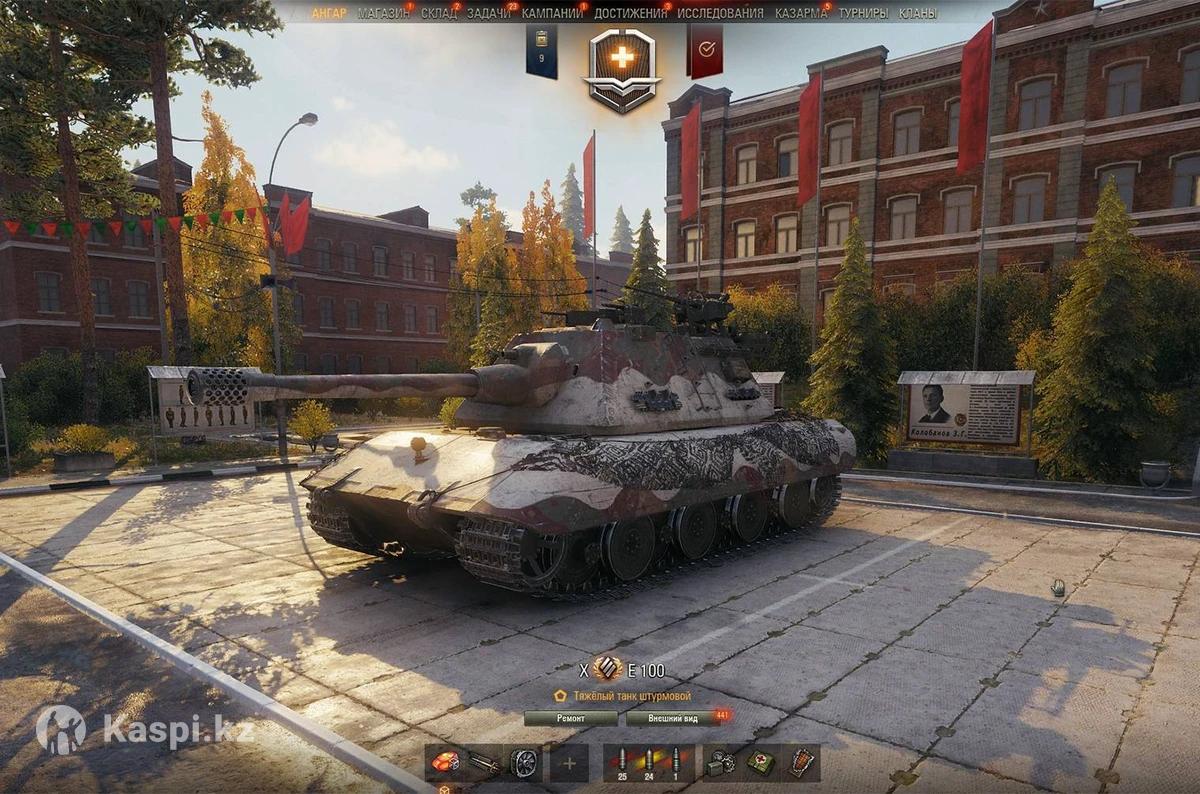Select the repair kit consumable with gears
Image resolution: width=1200 pixels, height=794 pixels.
pos(719,763)
